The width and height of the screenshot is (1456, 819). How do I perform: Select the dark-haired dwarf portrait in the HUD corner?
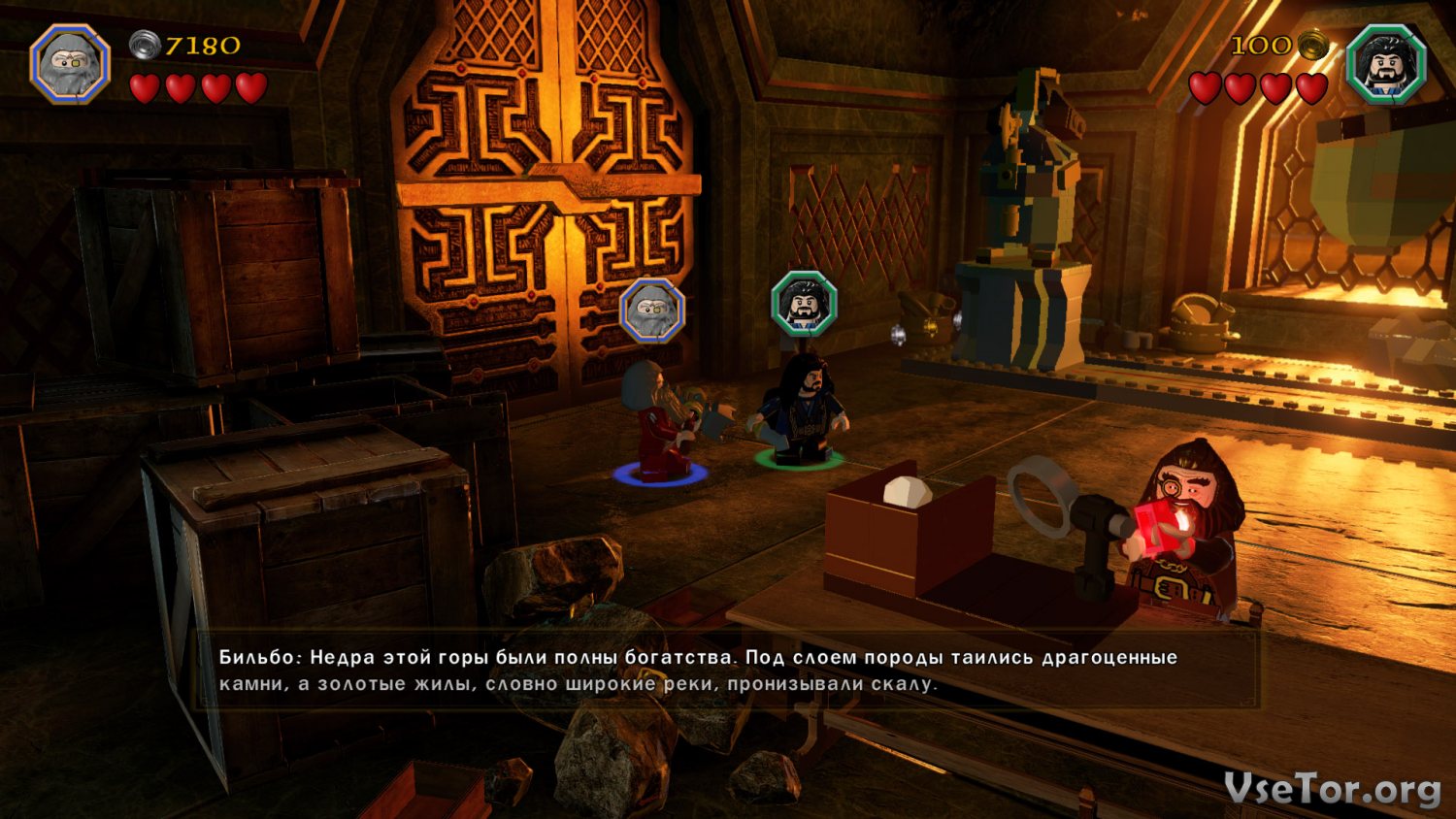click(x=1386, y=64)
